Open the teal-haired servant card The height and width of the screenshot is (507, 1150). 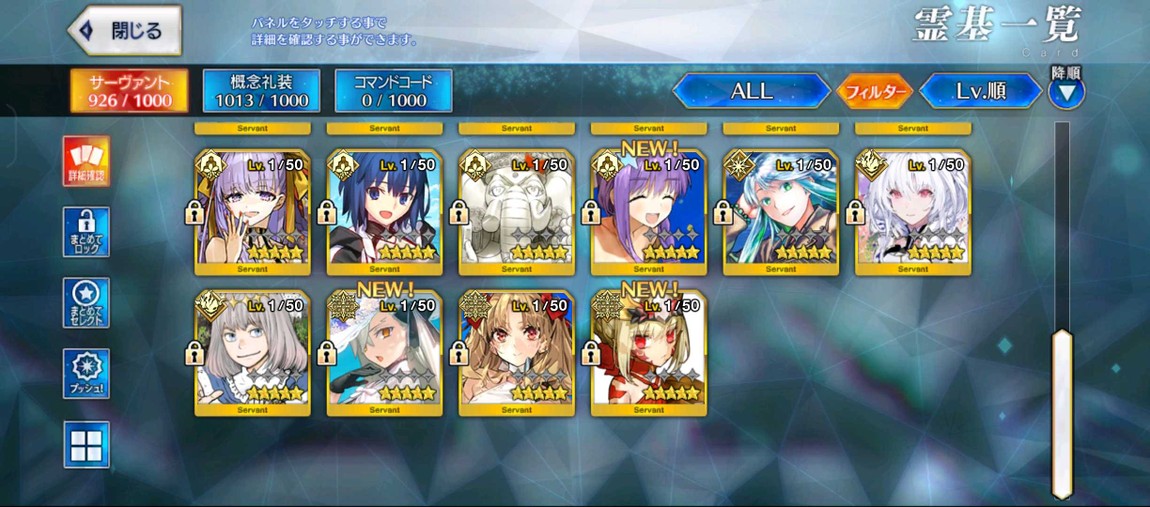(x=780, y=212)
